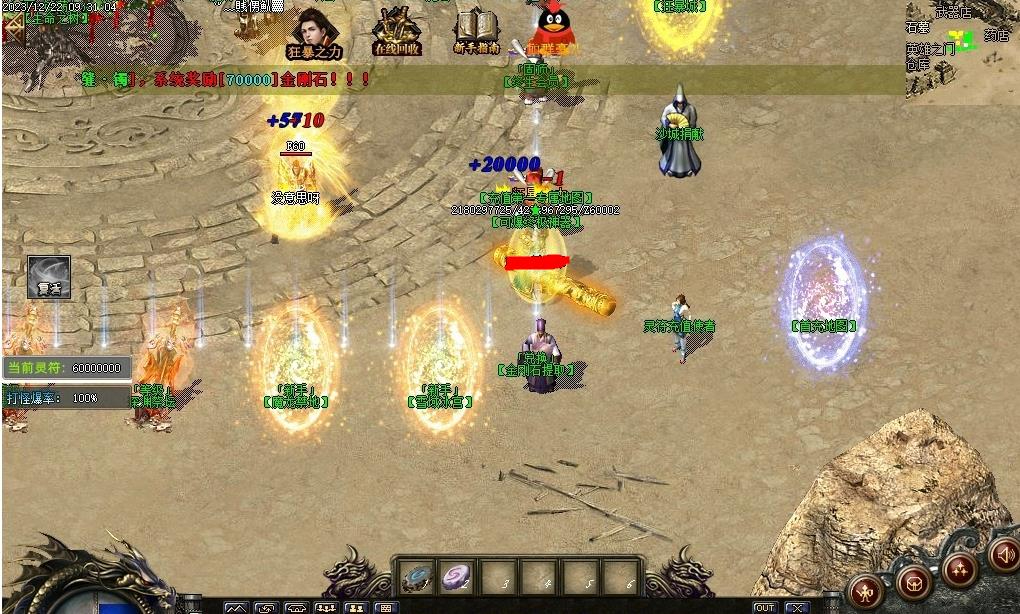Use the purple swirl item in hotbar
The image size is (1020, 614).
point(458,577)
